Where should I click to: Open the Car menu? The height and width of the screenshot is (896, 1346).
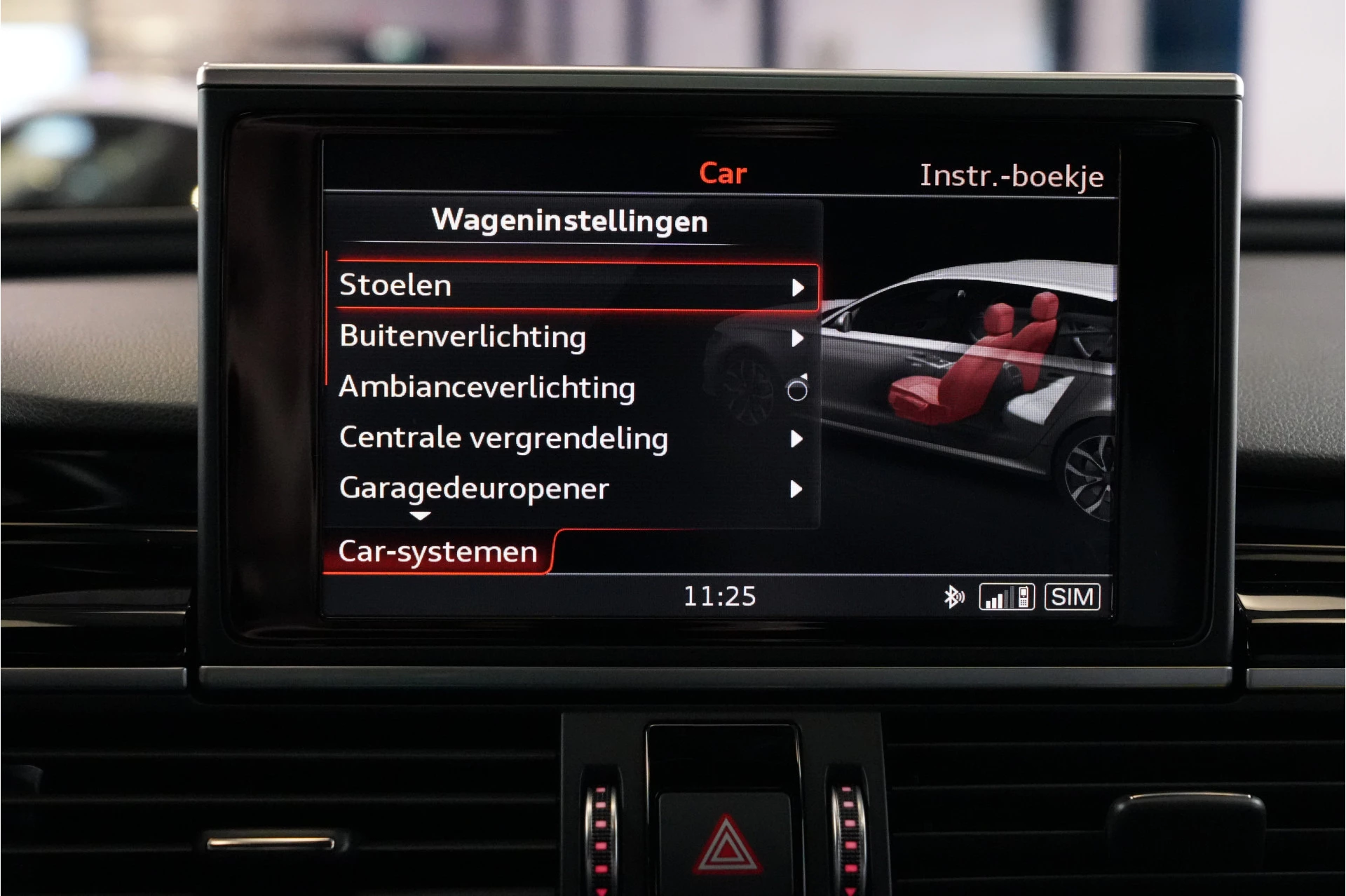click(723, 173)
